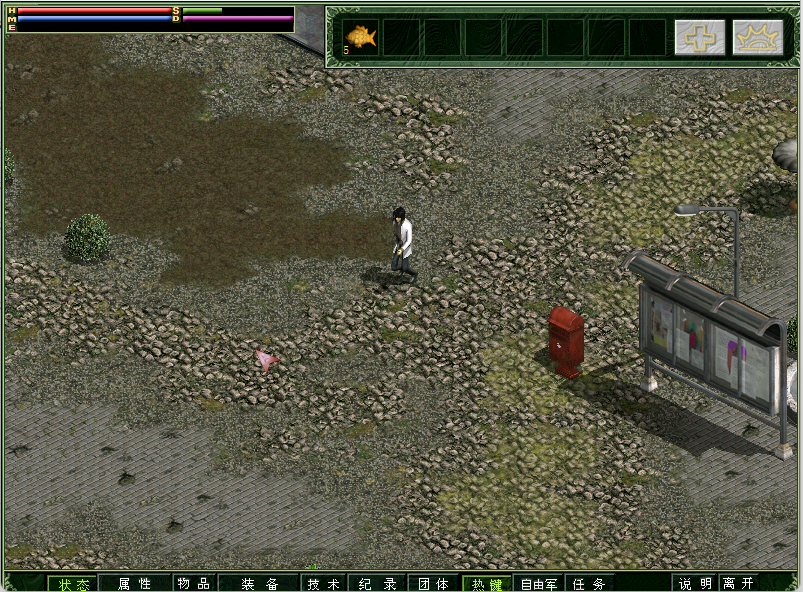
Task: Open the 说明 help menu
Action: click(696, 584)
